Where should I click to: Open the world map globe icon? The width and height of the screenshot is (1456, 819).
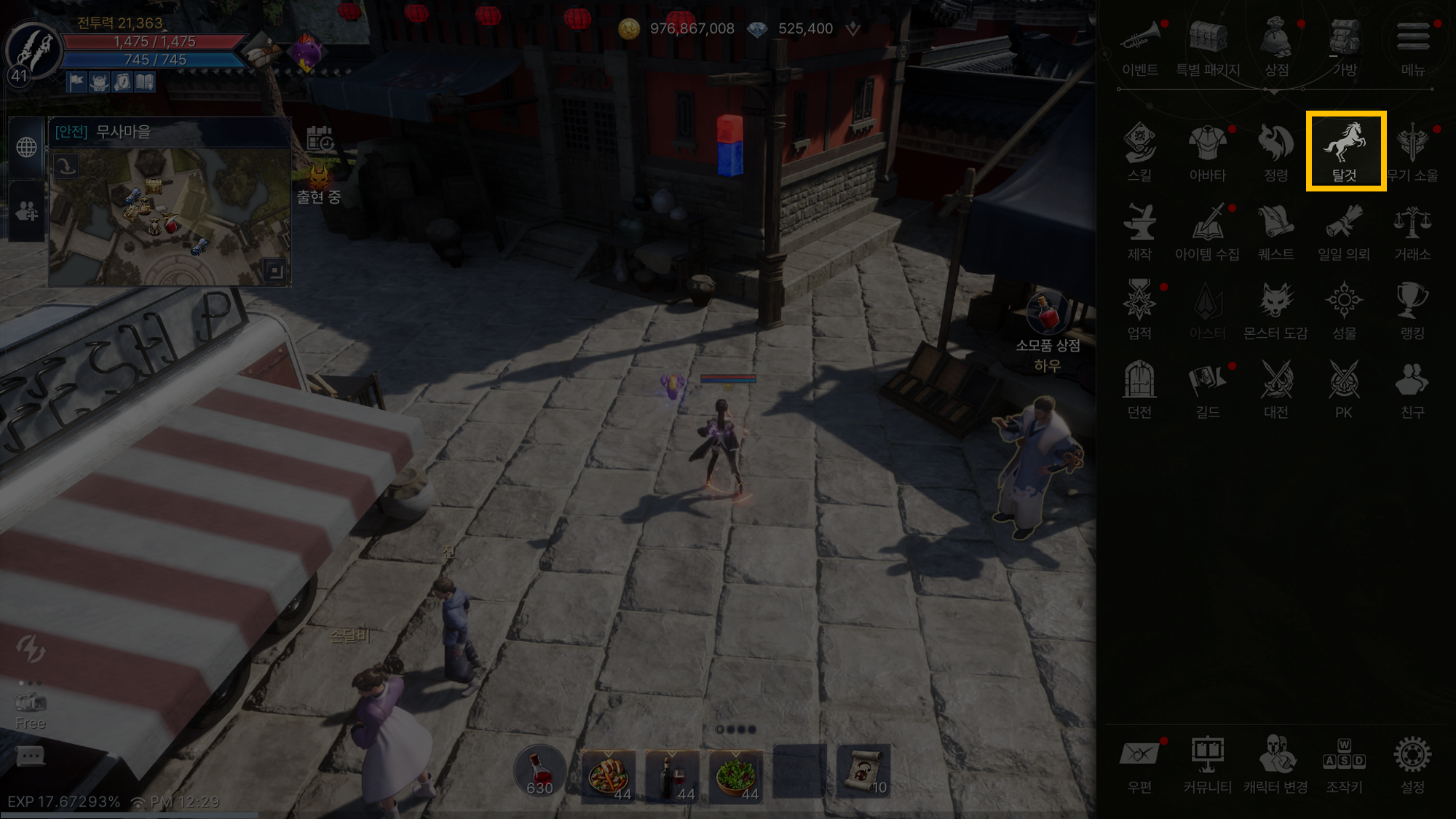[x=27, y=147]
